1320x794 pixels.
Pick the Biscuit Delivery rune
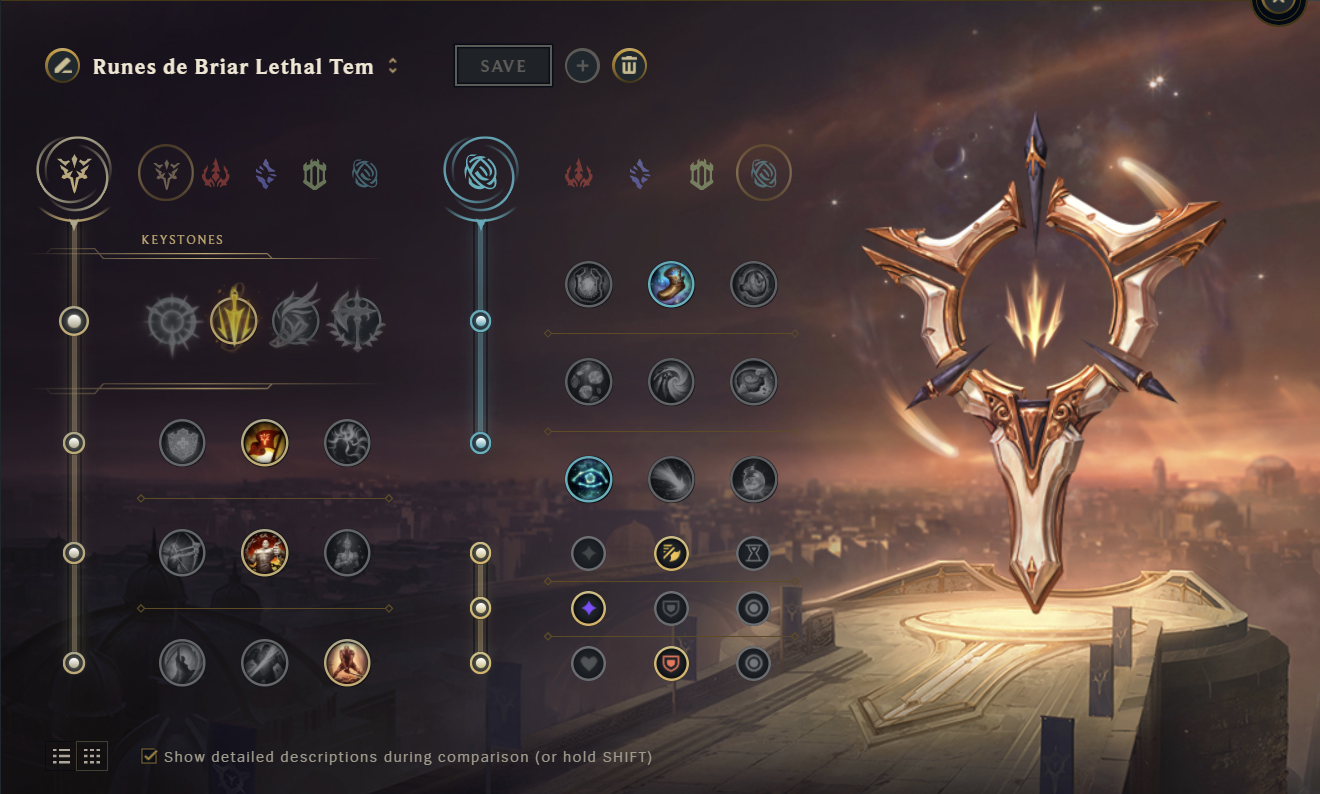tap(588, 381)
